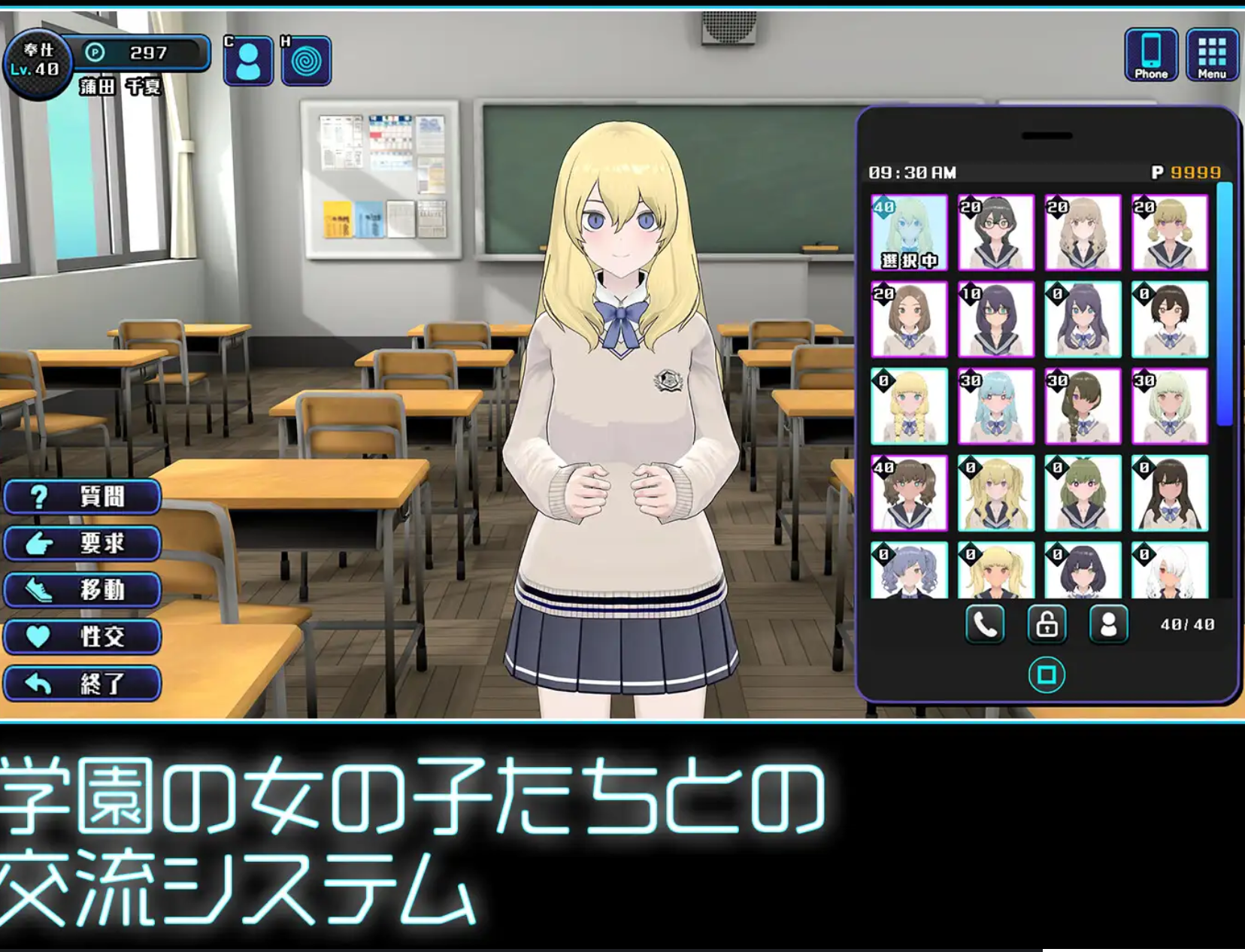Select the phone call icon on the tablet
The image size is (1245, 952).
(985, 625)
